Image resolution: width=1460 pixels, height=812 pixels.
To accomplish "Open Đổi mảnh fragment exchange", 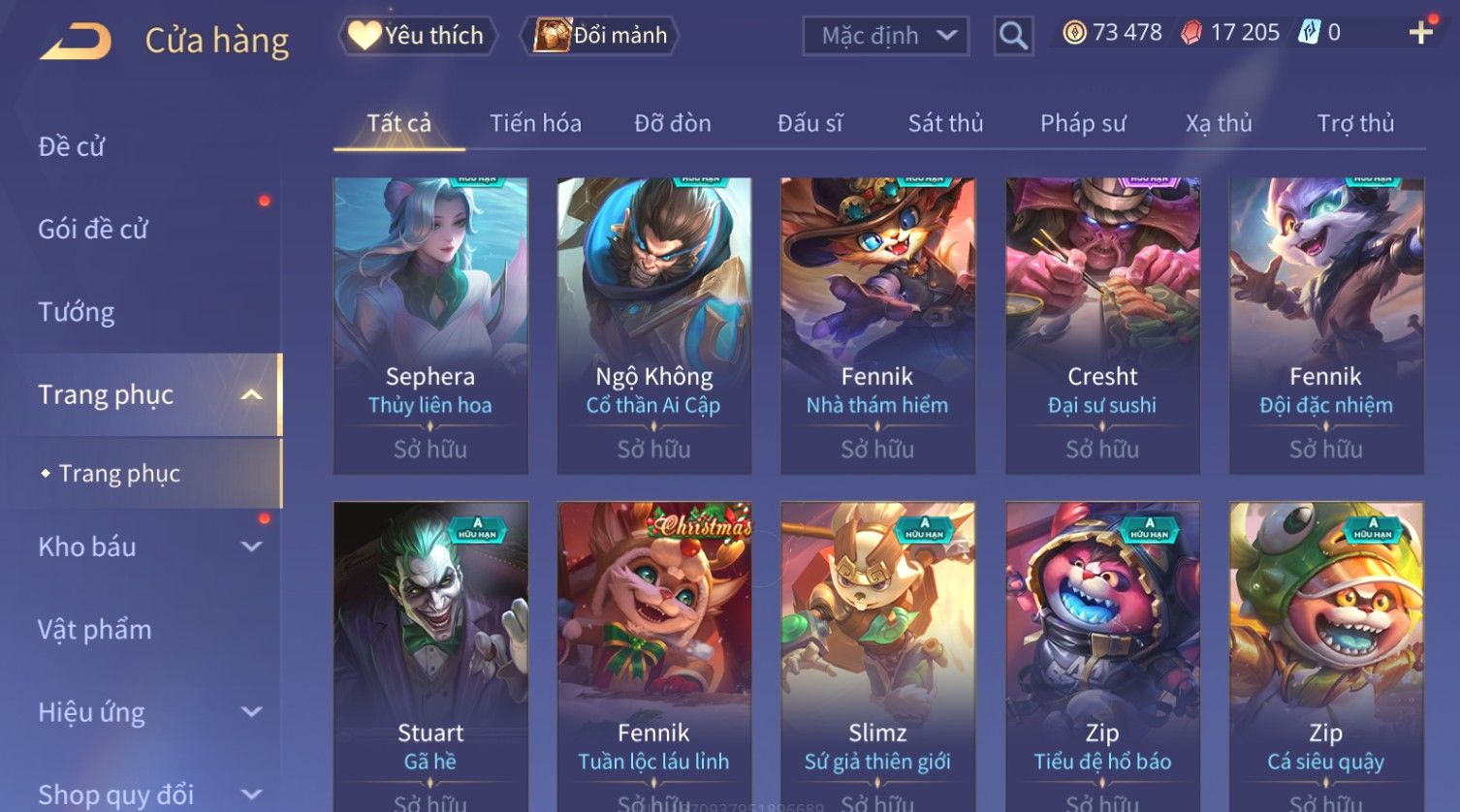I will [x=601, y=36].
